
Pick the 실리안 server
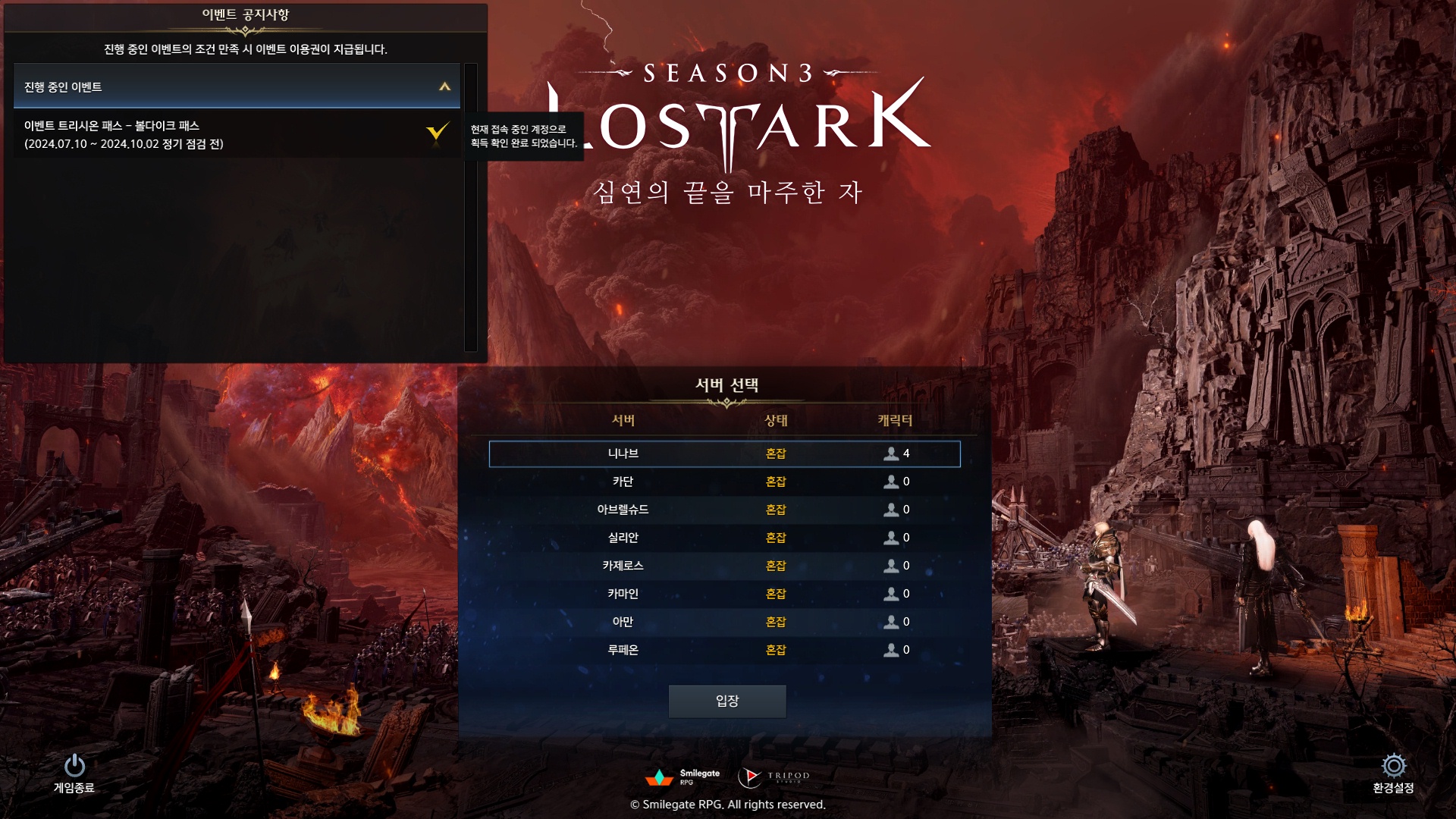[724, 538]
